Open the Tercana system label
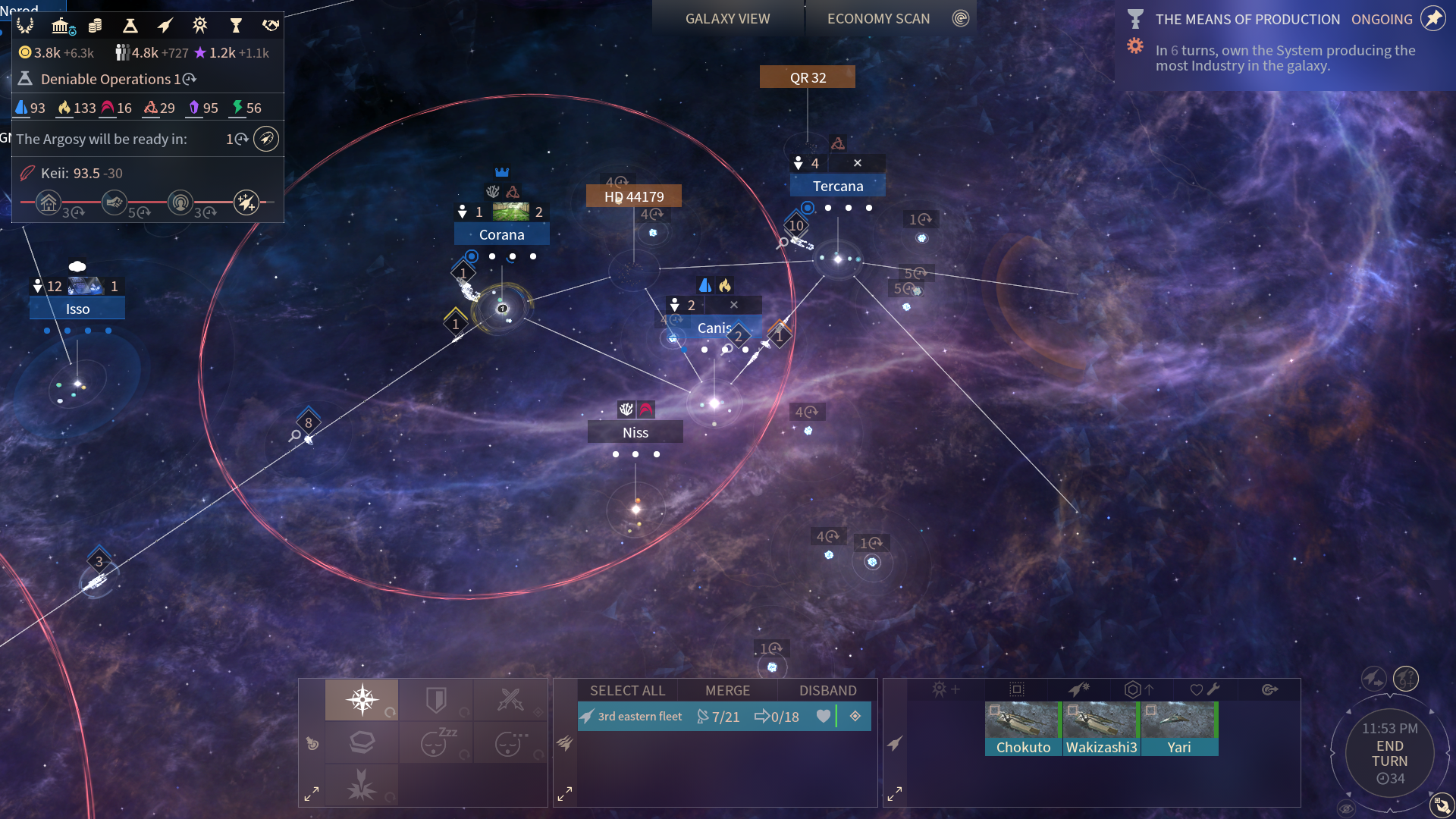Viewport: 1456px width, 819px height. [x=837, y=187]
